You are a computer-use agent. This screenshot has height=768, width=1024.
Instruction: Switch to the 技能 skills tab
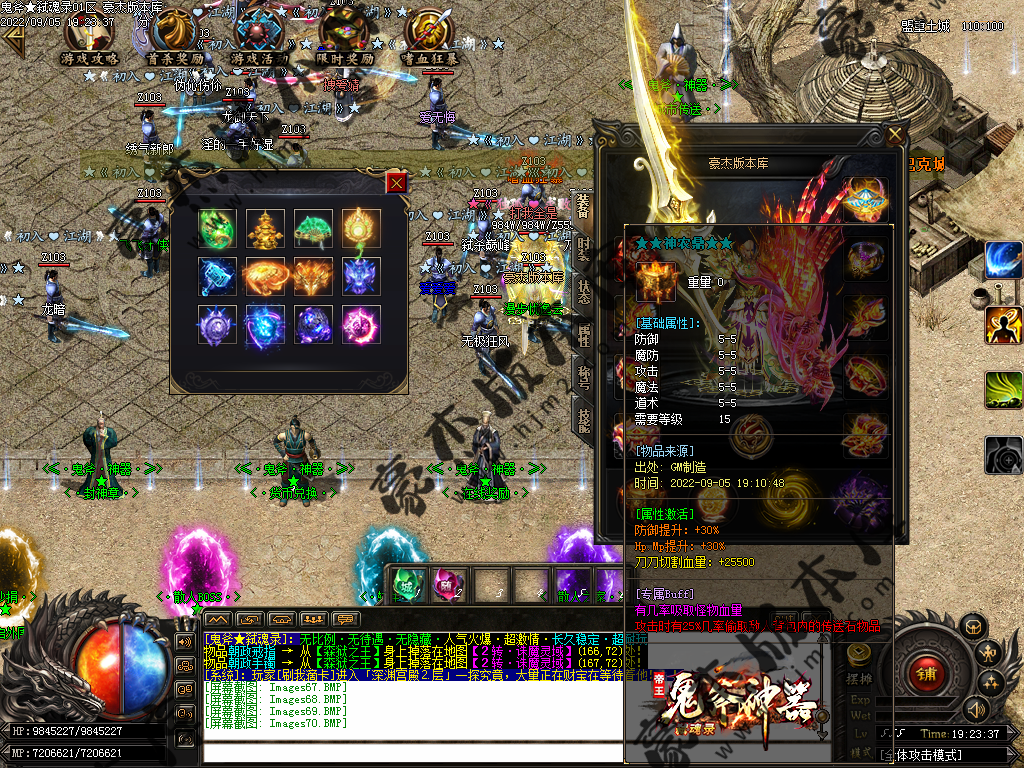583,418
